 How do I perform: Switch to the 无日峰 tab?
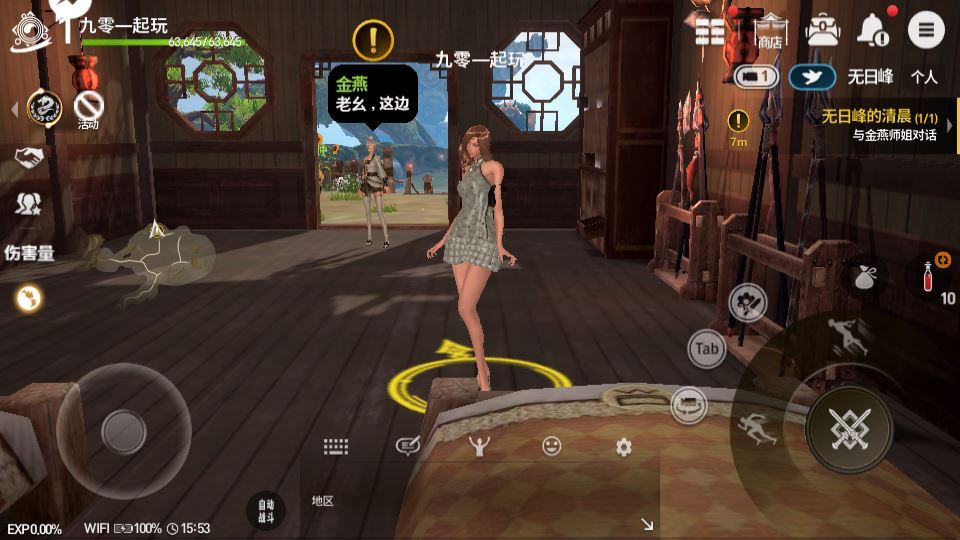pyautogui.click(x=870, y=76)
